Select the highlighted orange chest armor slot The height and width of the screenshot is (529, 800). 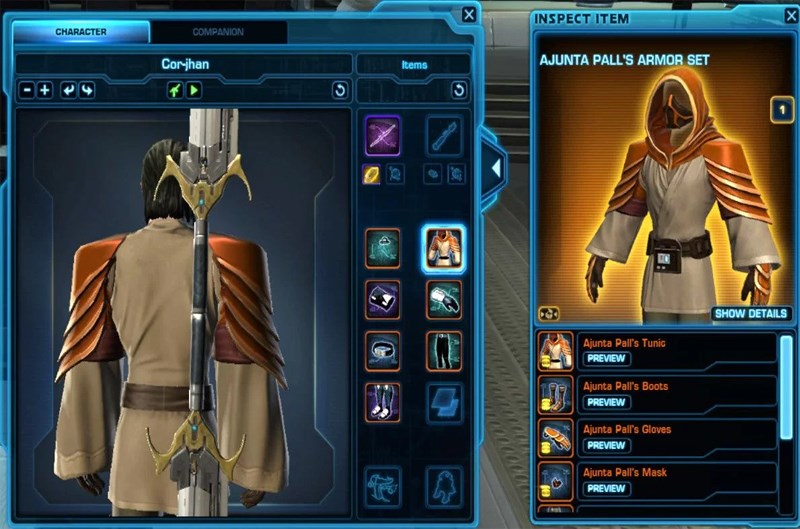(x=443, y=246)
